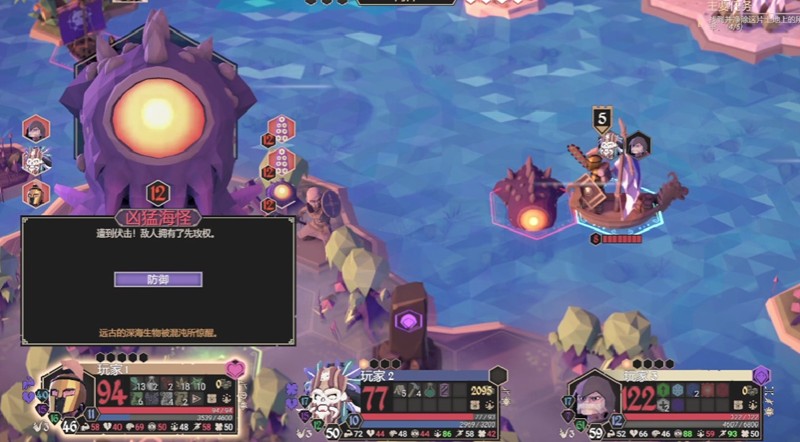The image size is (800, 442).
Task: Pick the white-bearded hero in the turn order
Action: tap(37, 159)
